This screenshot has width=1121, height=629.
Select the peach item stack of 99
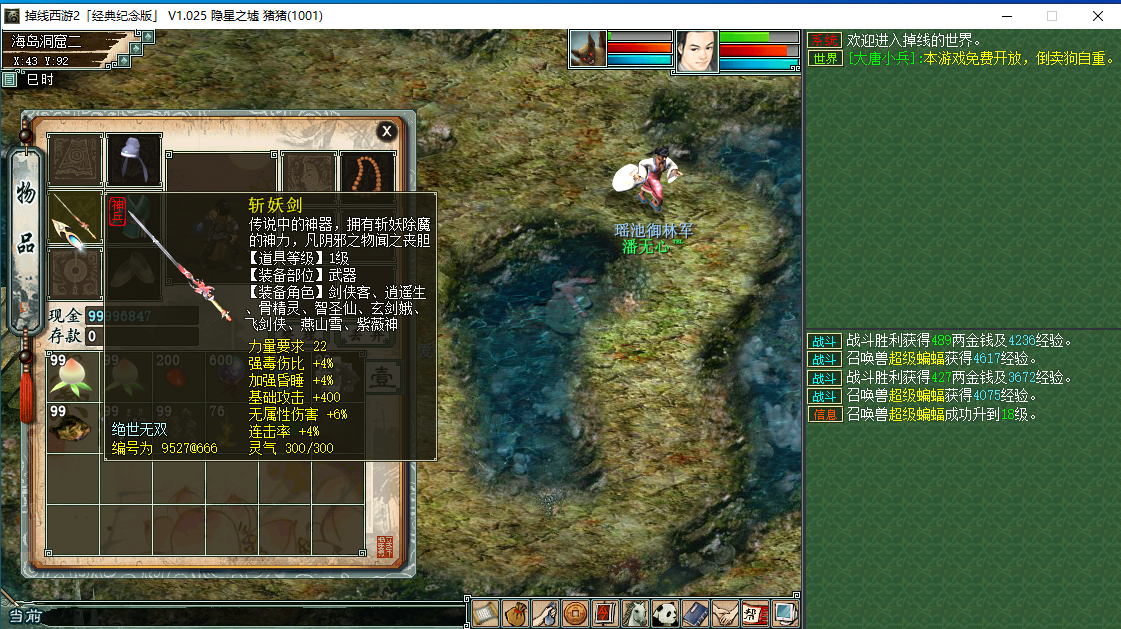pyautogui.click(x=73, y=375)
